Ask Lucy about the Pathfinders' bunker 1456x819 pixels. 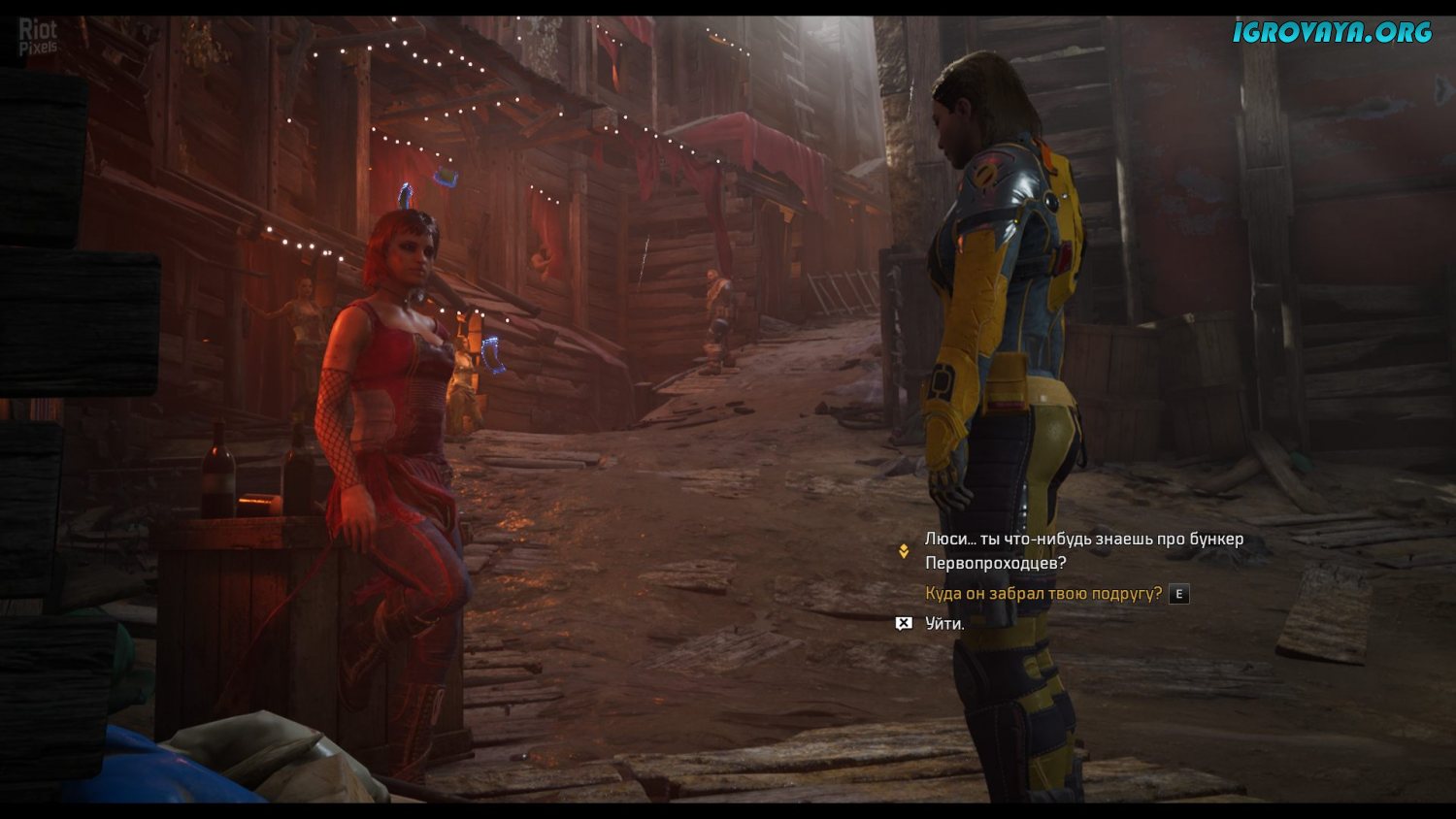(1083, 550)
